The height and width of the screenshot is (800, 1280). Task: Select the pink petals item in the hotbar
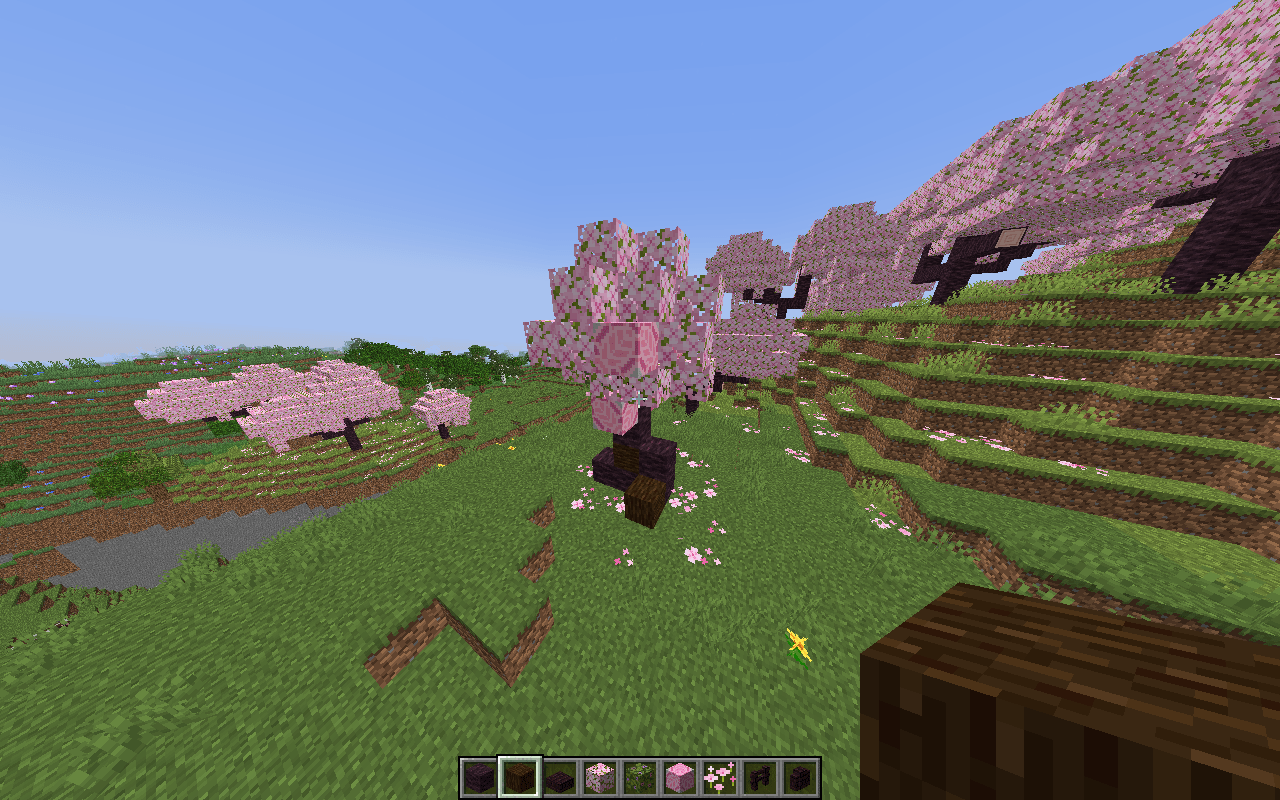click(x=720, y=773)
